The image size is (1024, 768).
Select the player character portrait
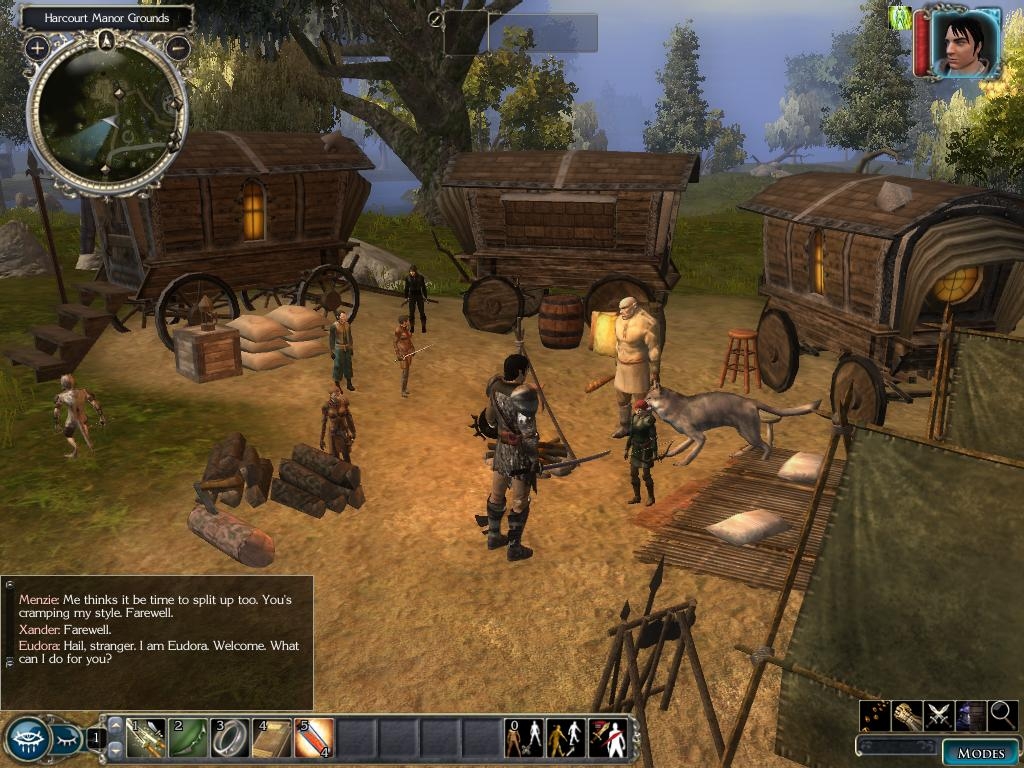click(965, 42)
